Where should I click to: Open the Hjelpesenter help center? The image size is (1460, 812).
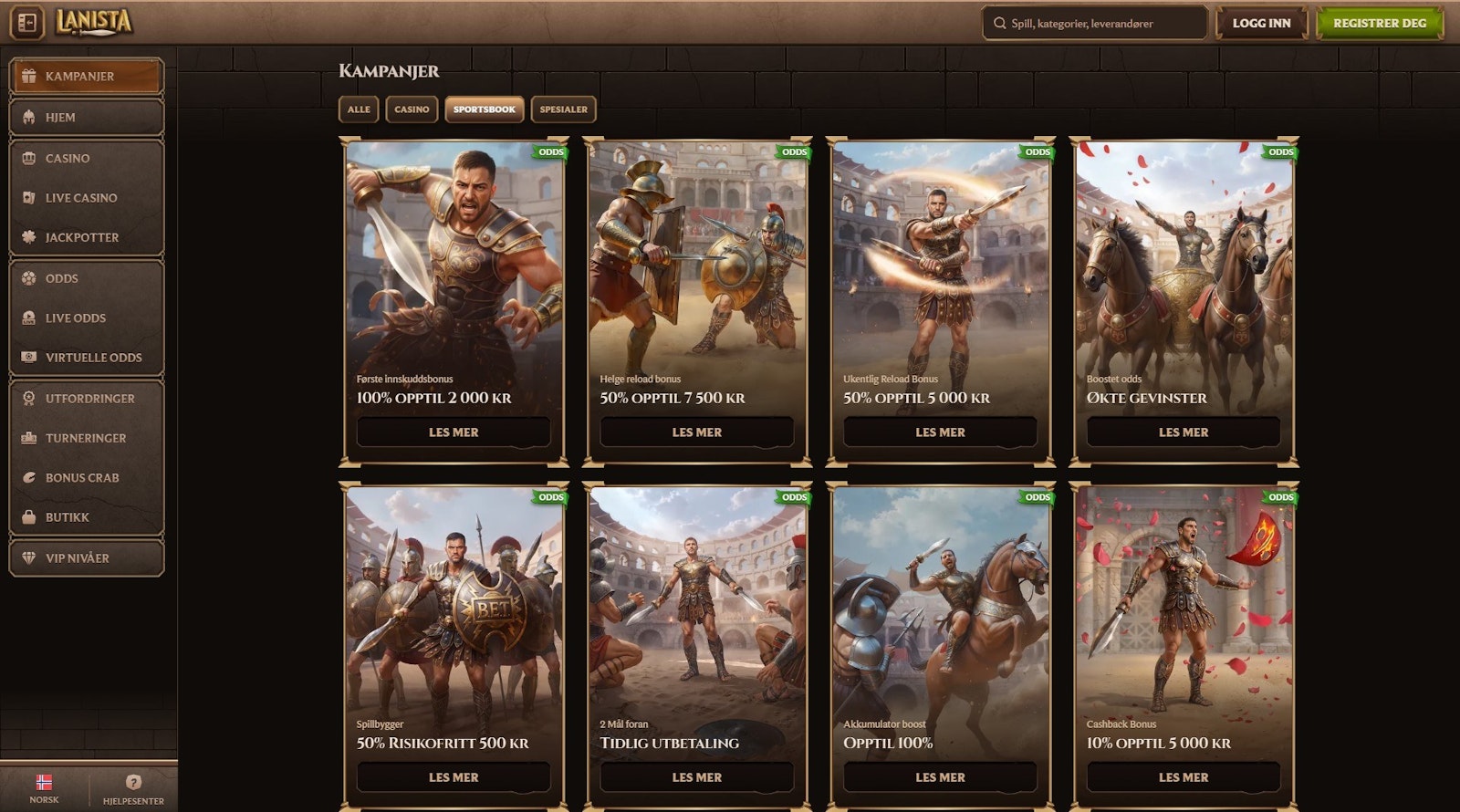click(133, 788)
